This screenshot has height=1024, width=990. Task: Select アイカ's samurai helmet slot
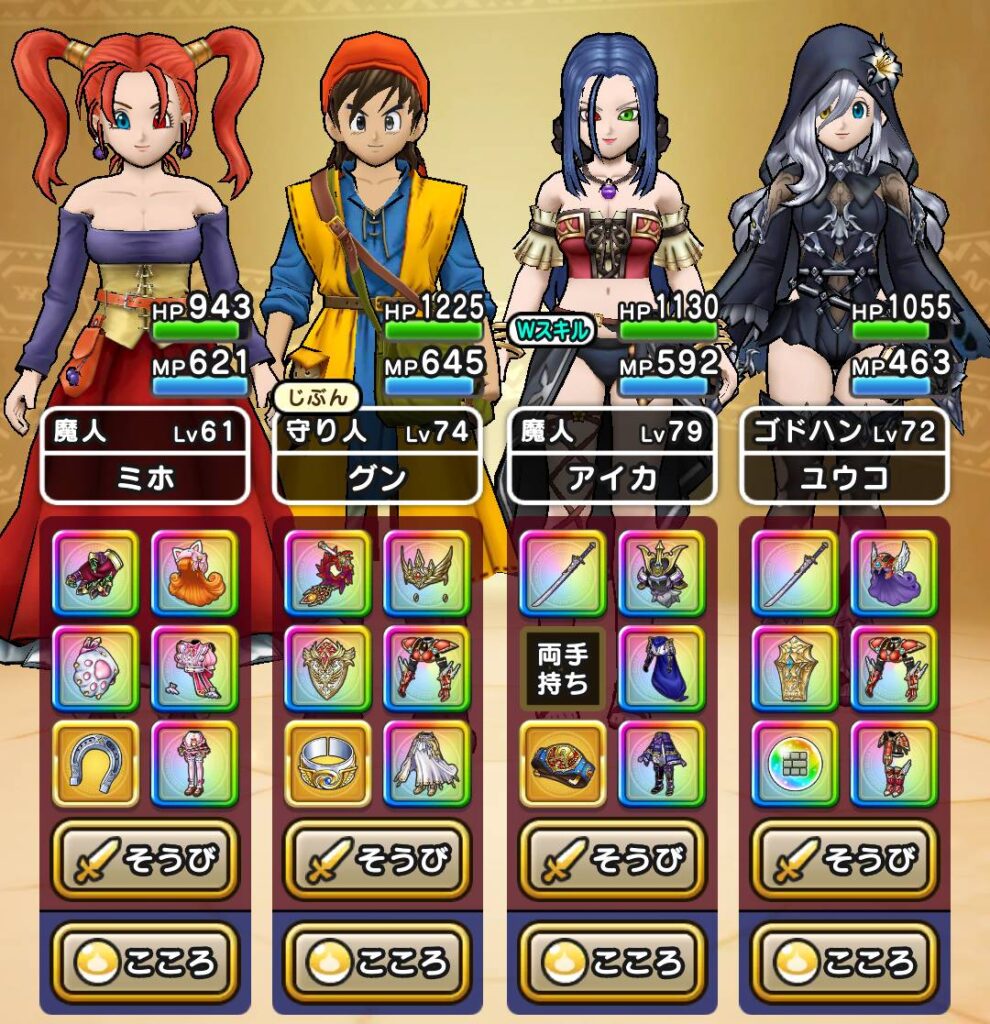(x=661, y=573)
